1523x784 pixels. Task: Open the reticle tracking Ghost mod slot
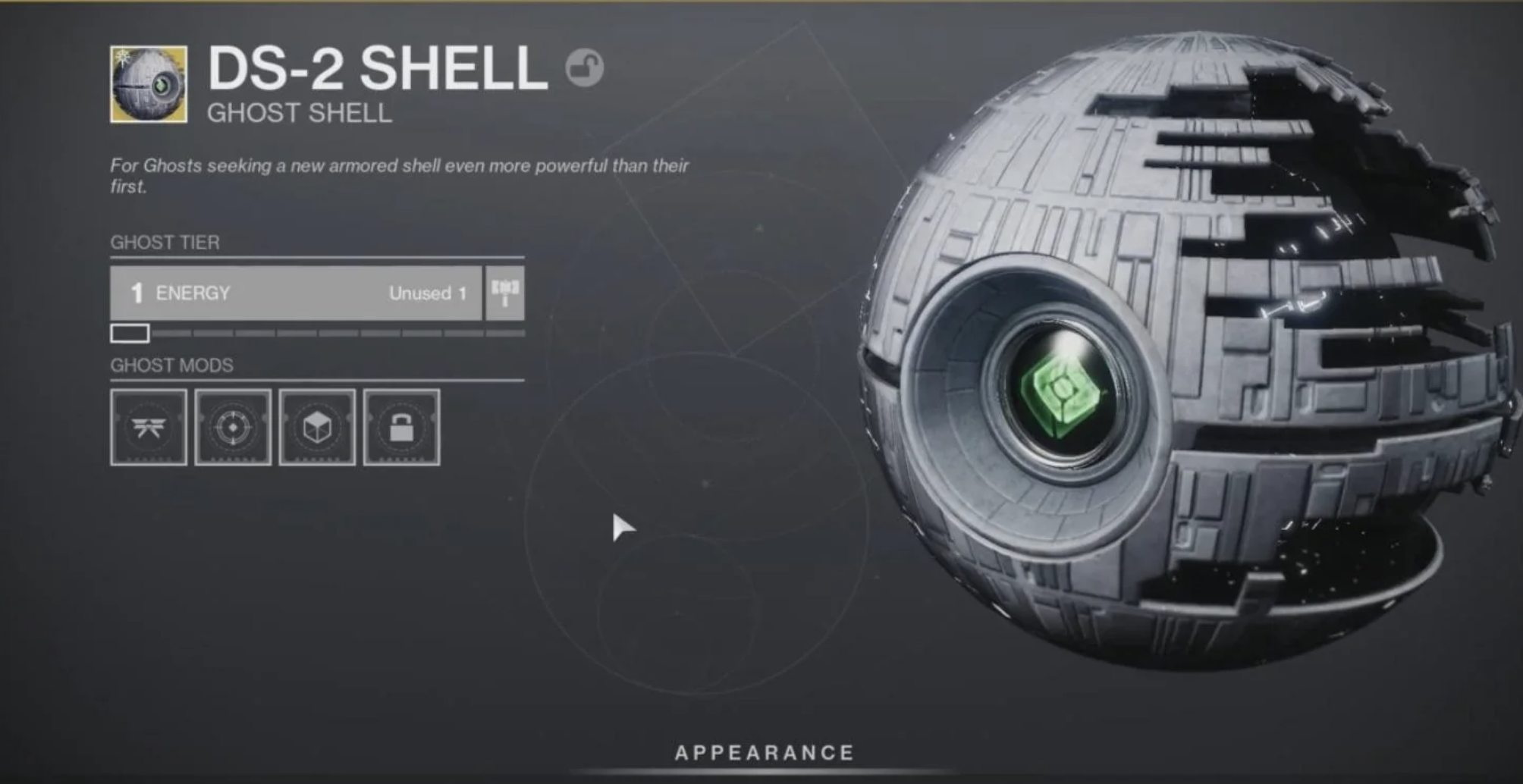(234, 427)
